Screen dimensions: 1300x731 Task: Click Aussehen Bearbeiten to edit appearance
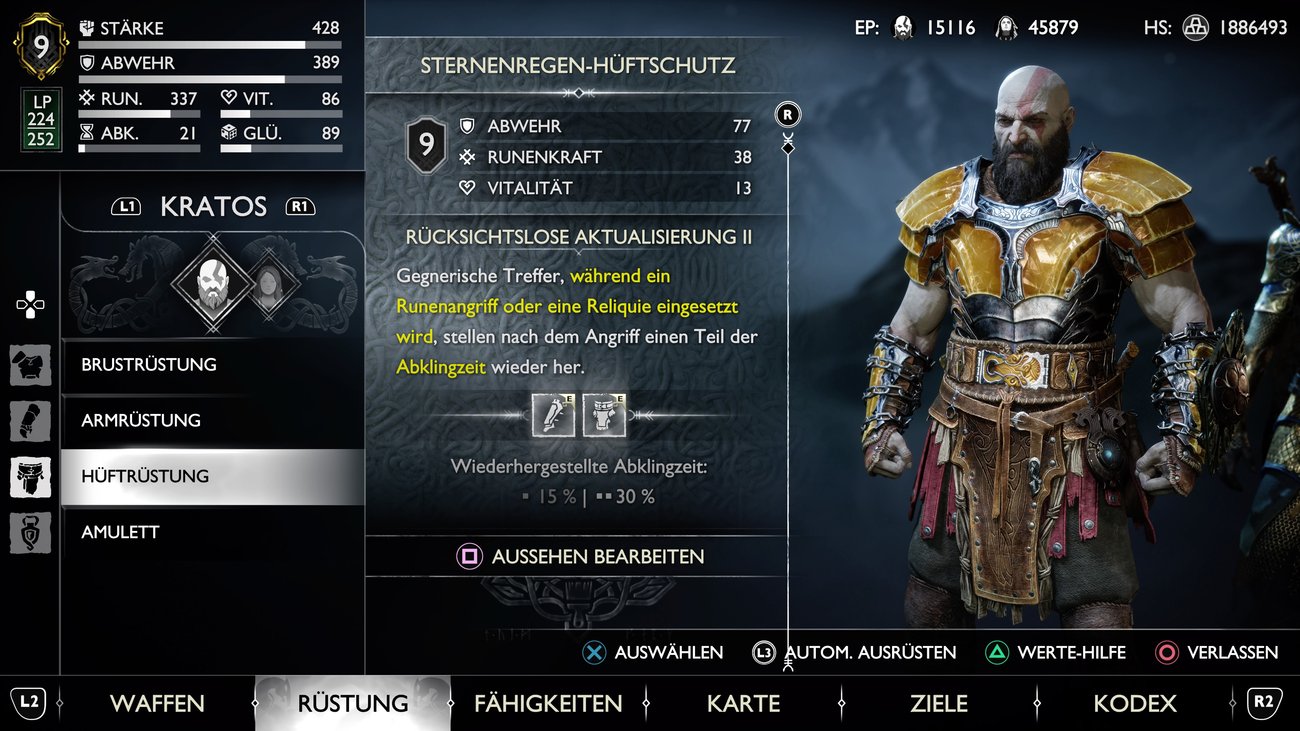578,557
